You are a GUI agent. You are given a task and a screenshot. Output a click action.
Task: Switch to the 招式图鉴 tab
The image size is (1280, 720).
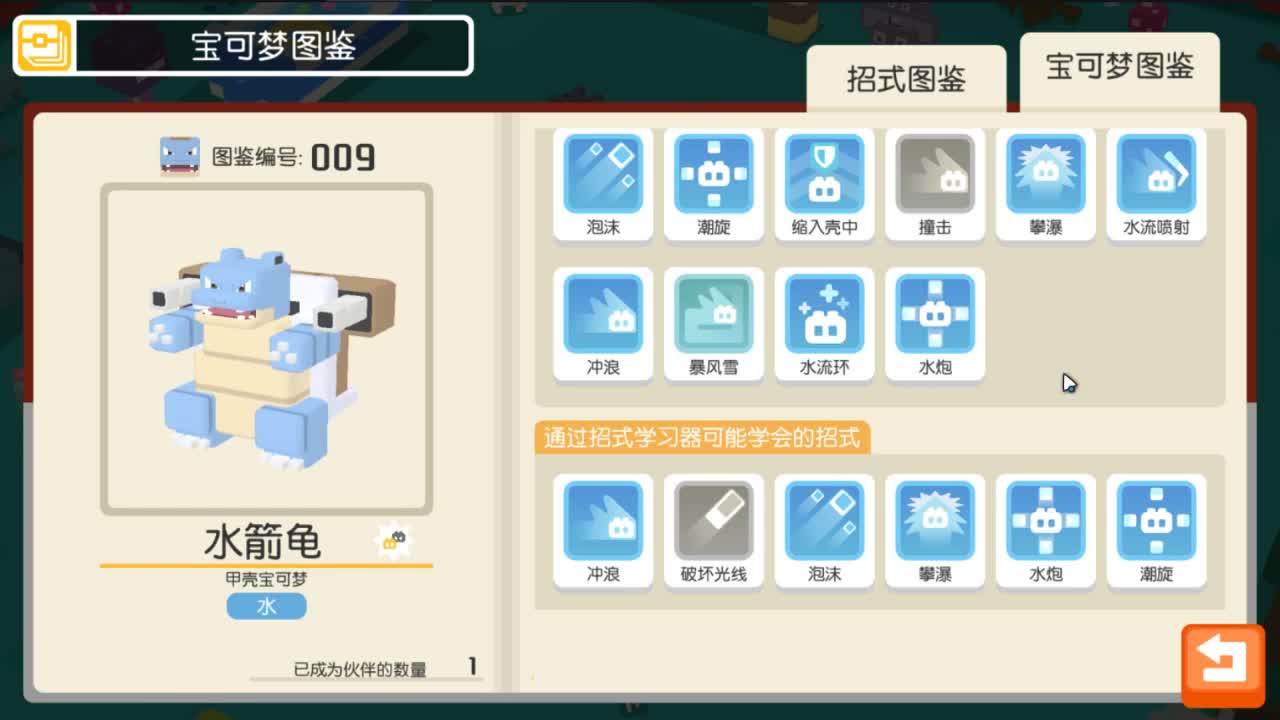[905, 77]
